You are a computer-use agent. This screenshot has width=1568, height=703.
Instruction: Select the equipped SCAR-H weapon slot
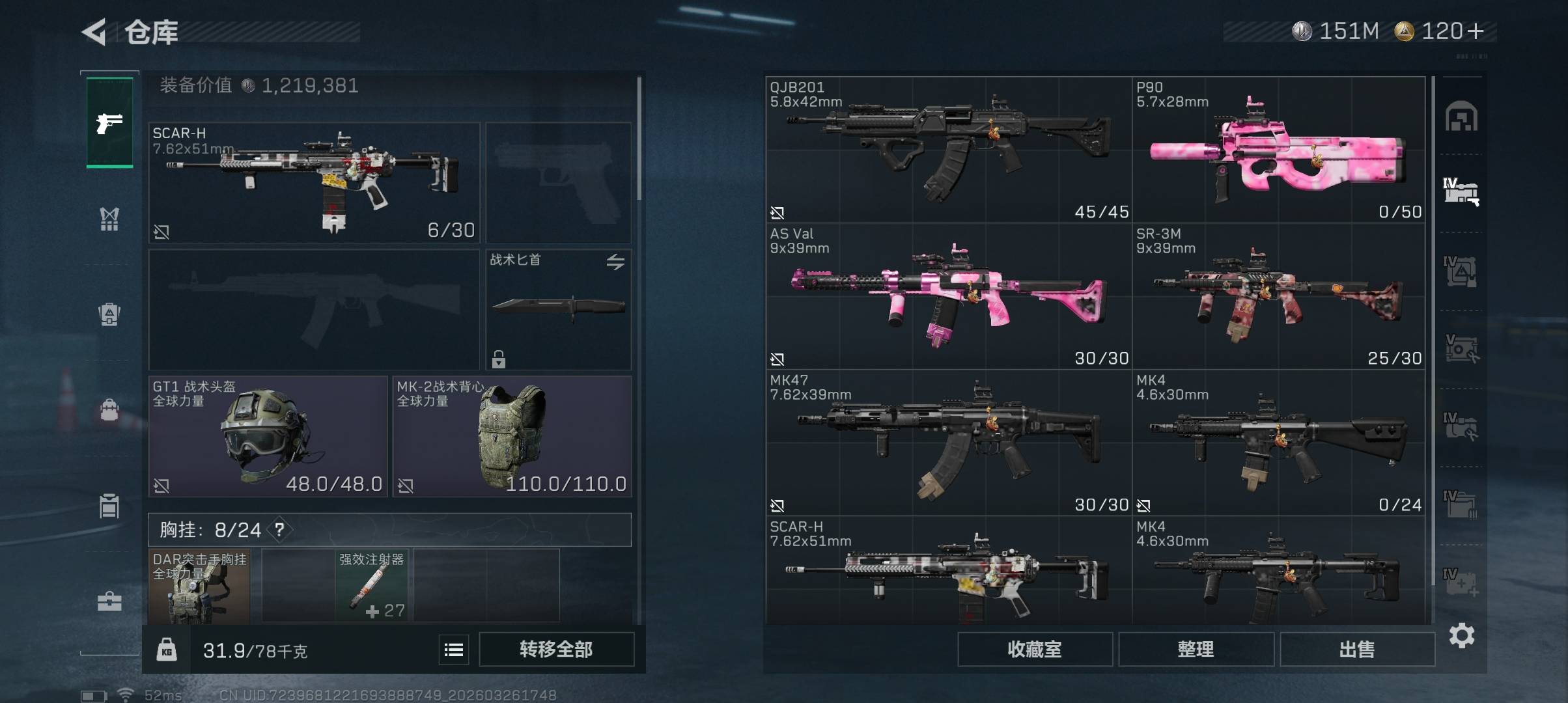point(314,182)
